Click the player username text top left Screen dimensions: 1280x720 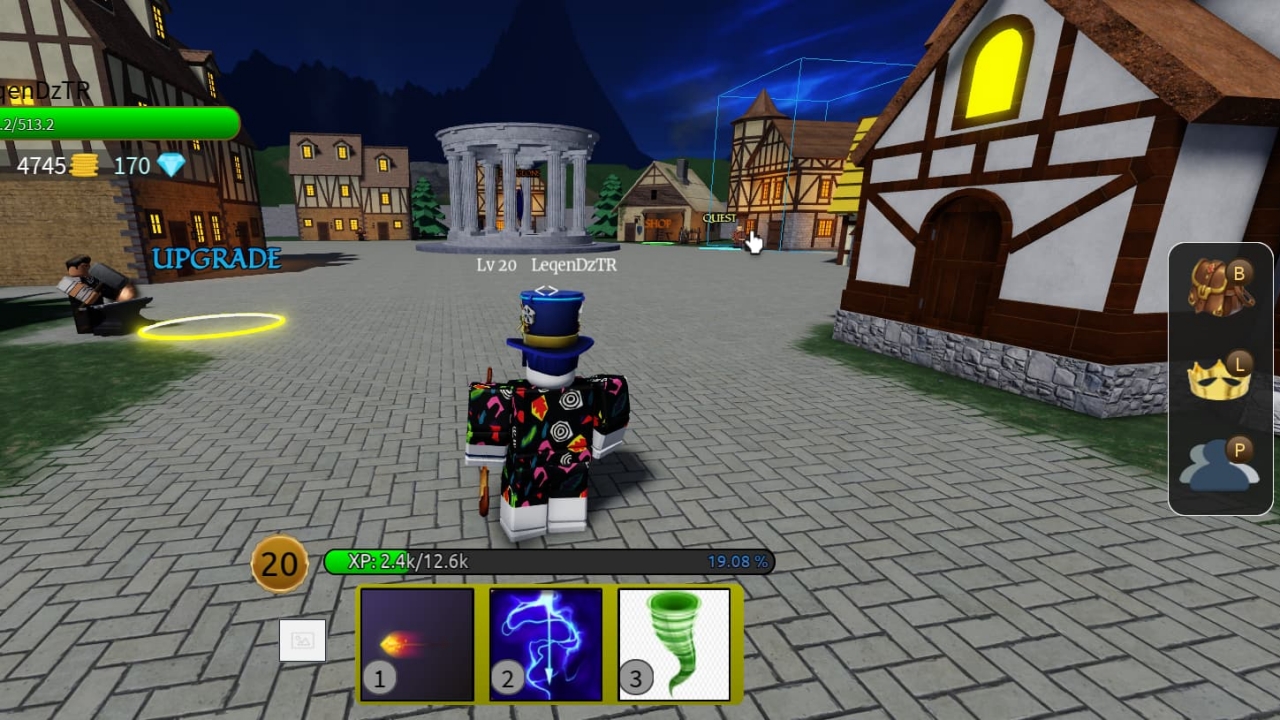pyautogui.click(x=45, y=90)
